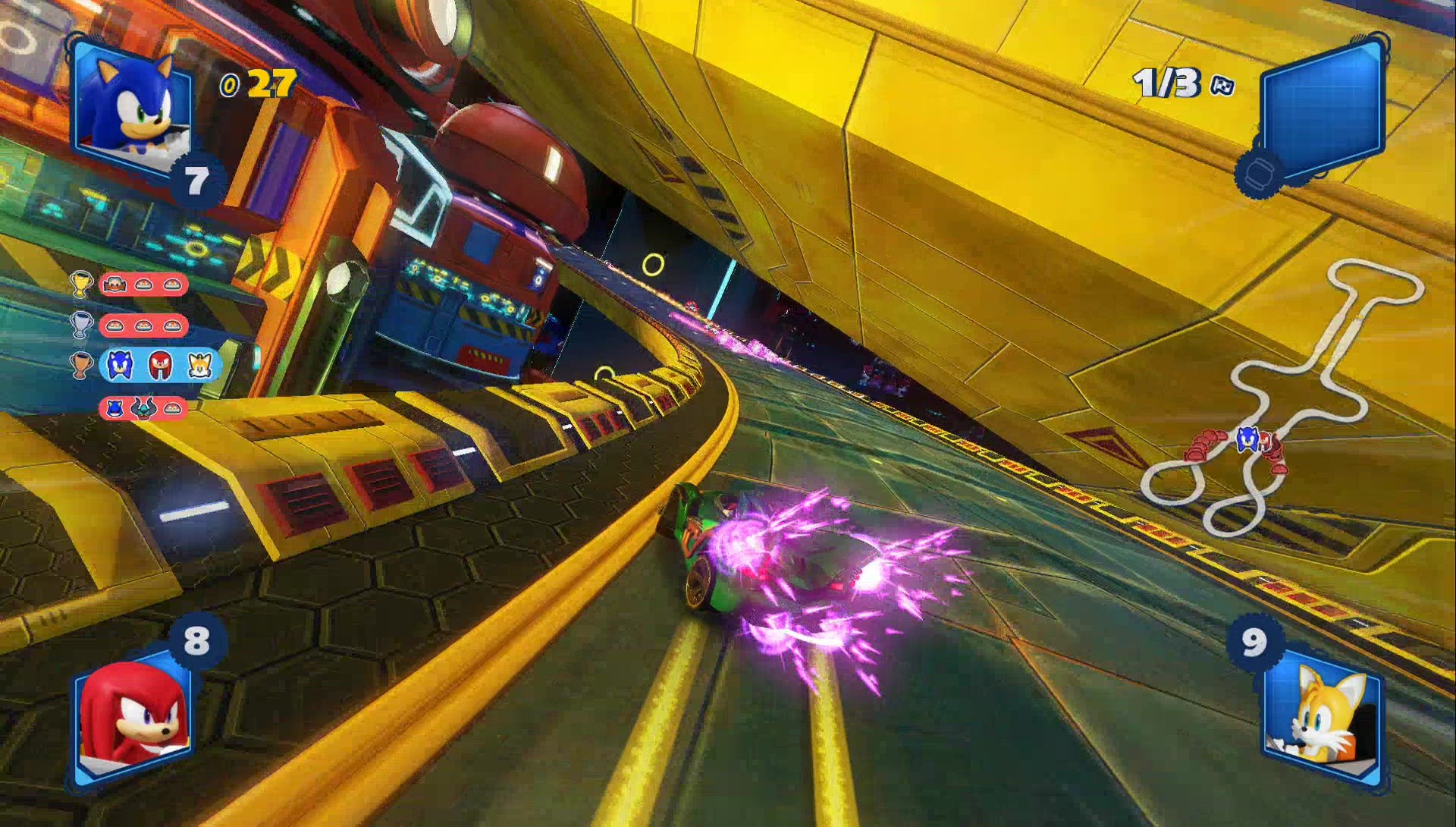The height and width of the screenshot is (827, 1456).
Task: Click the ring coin icon beside the counter
Action: 230,85
